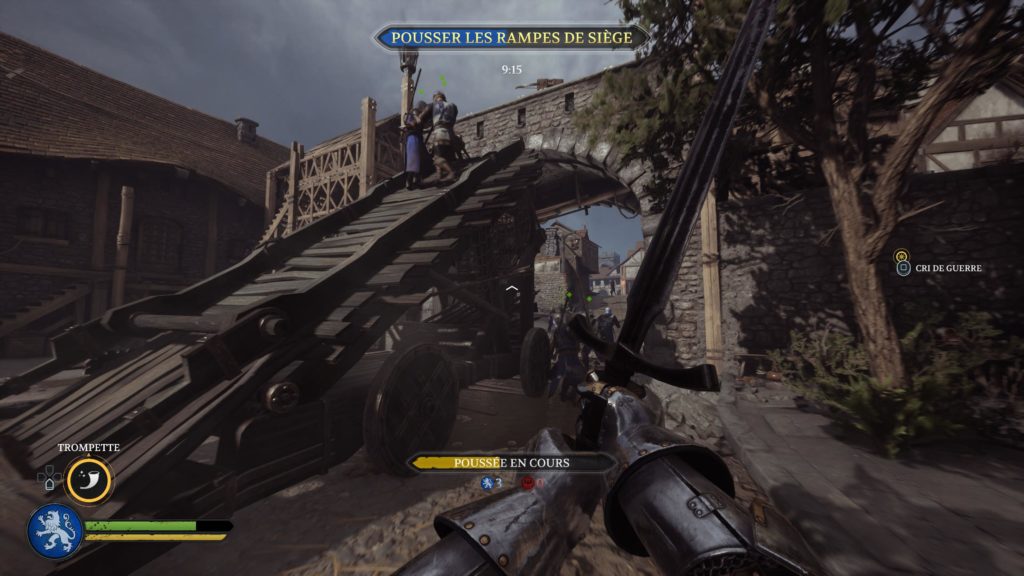Activate the Trompette horn ability icon

89,480
